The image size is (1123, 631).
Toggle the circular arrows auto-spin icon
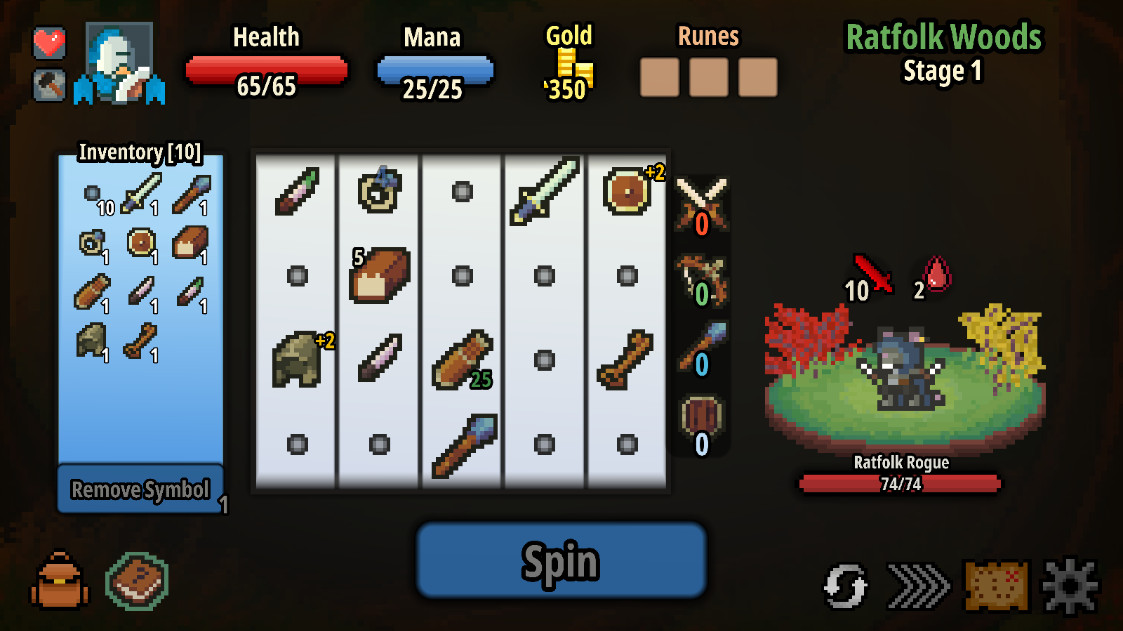tap(846, 585)
